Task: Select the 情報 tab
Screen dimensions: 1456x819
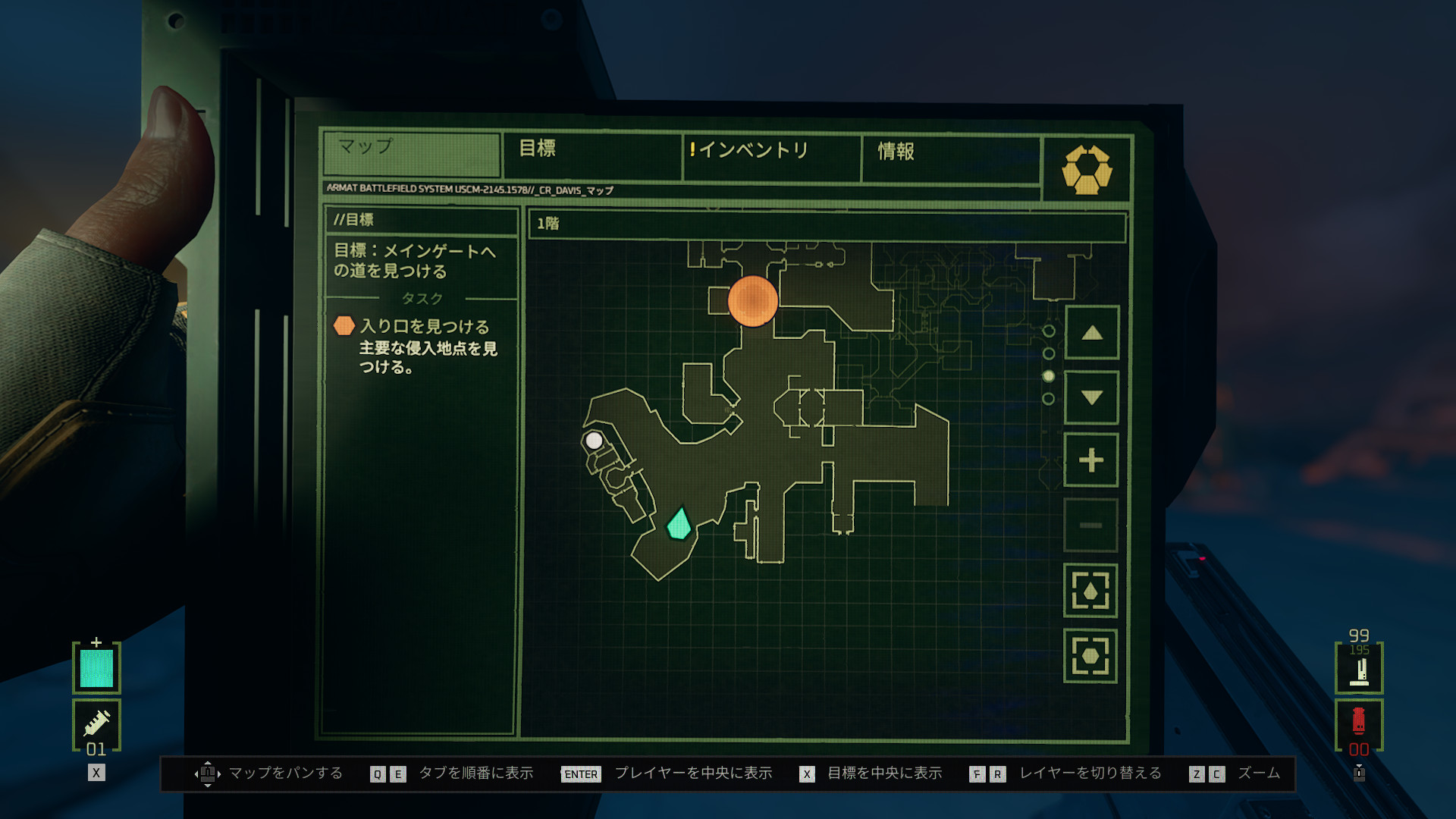Action: coord(949,153)
